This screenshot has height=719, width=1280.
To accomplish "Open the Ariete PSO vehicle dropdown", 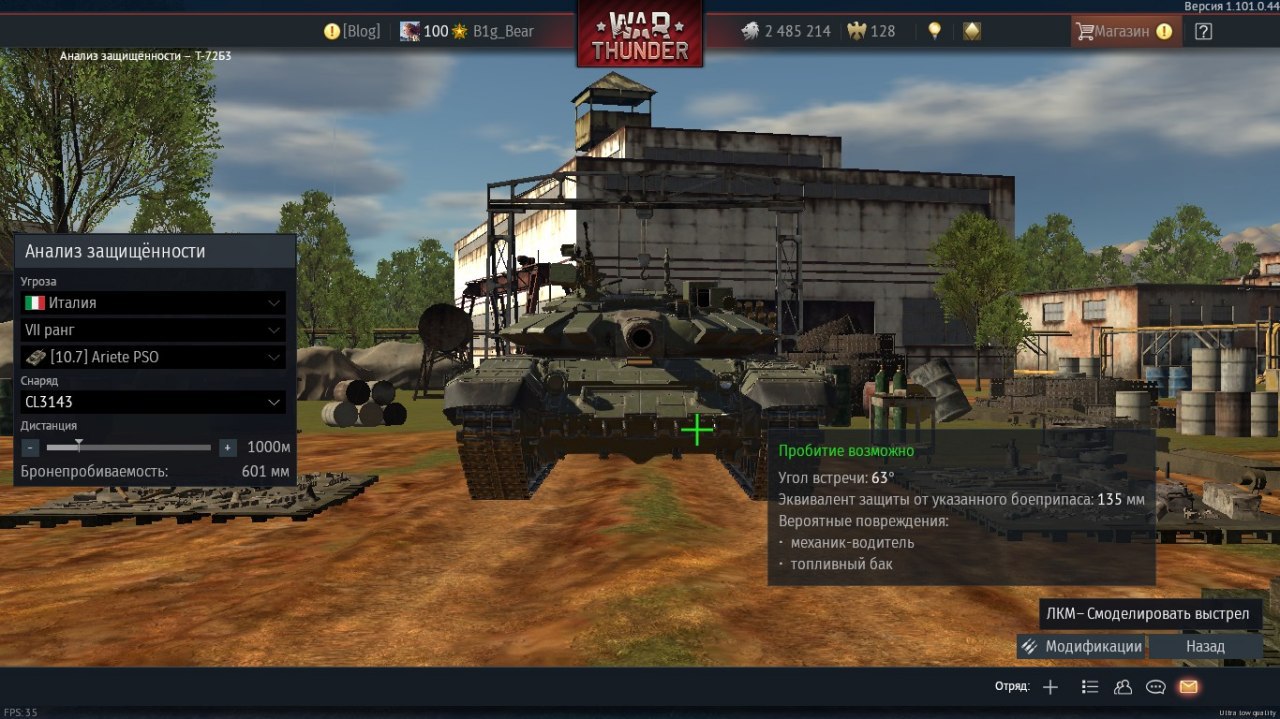I will coord(153,357).
